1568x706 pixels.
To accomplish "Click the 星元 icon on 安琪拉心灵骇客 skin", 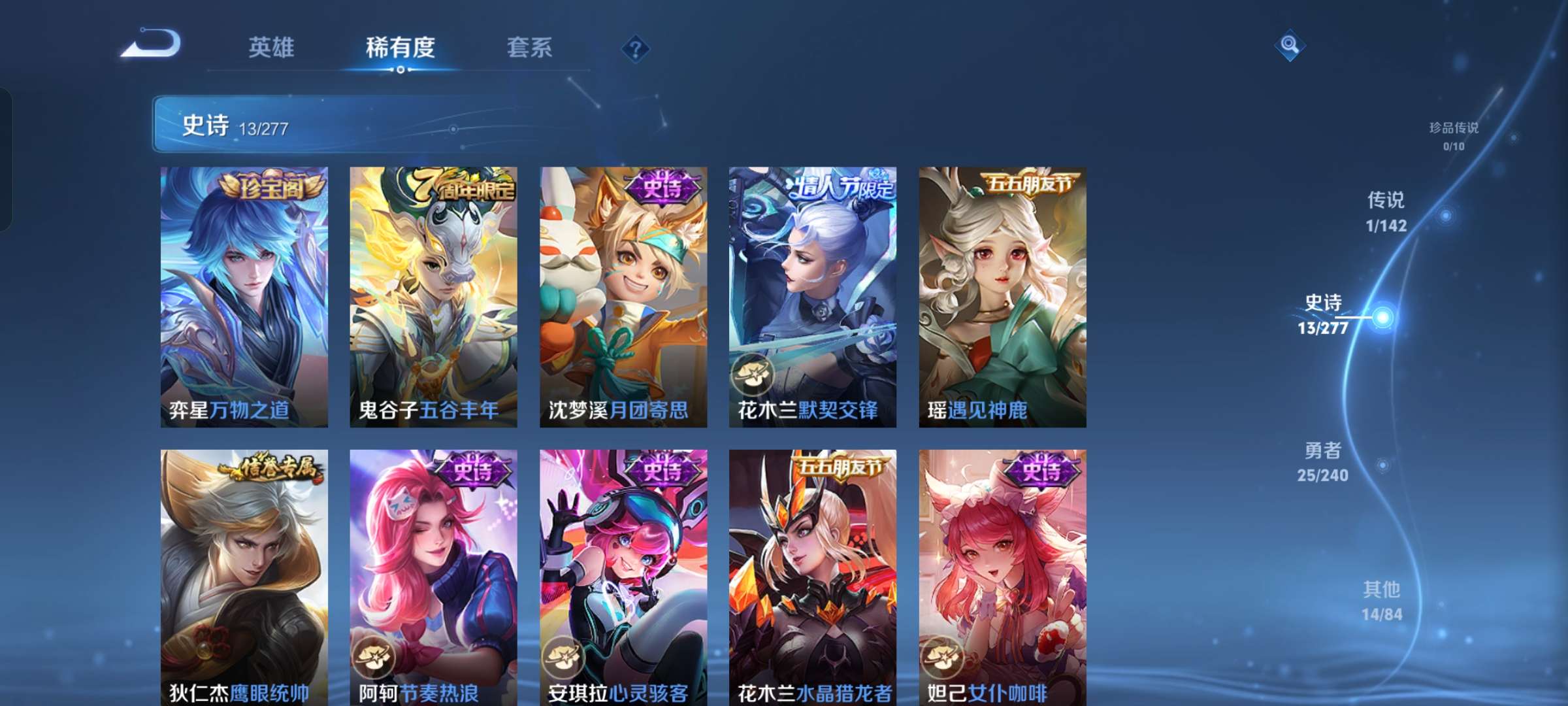I will point(563,656).
